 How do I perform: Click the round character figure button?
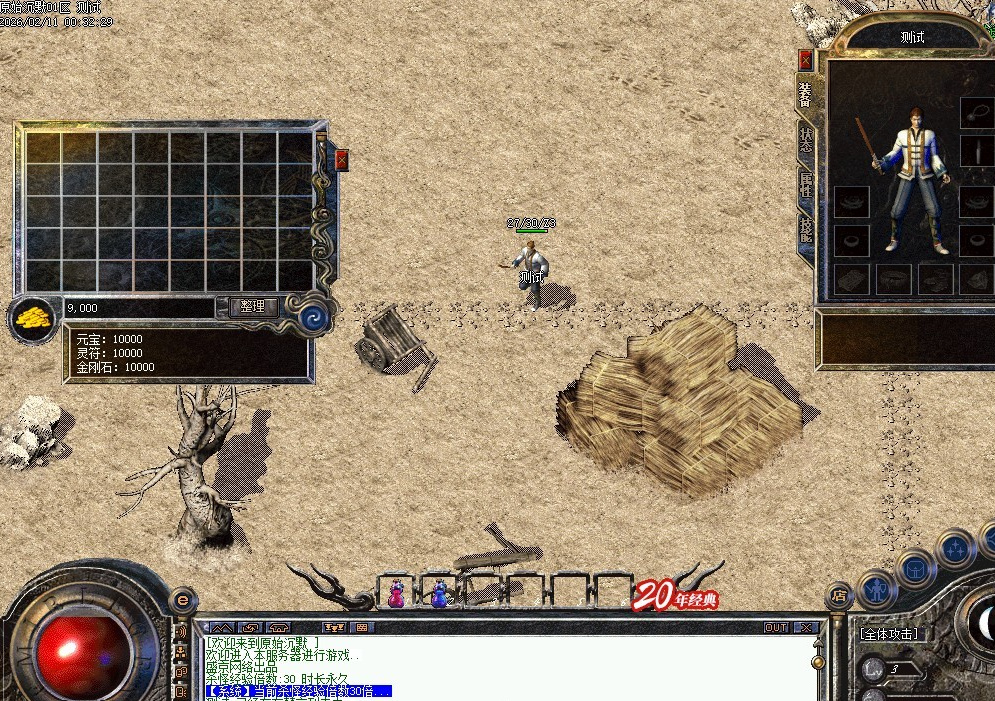tap(876, 589)
